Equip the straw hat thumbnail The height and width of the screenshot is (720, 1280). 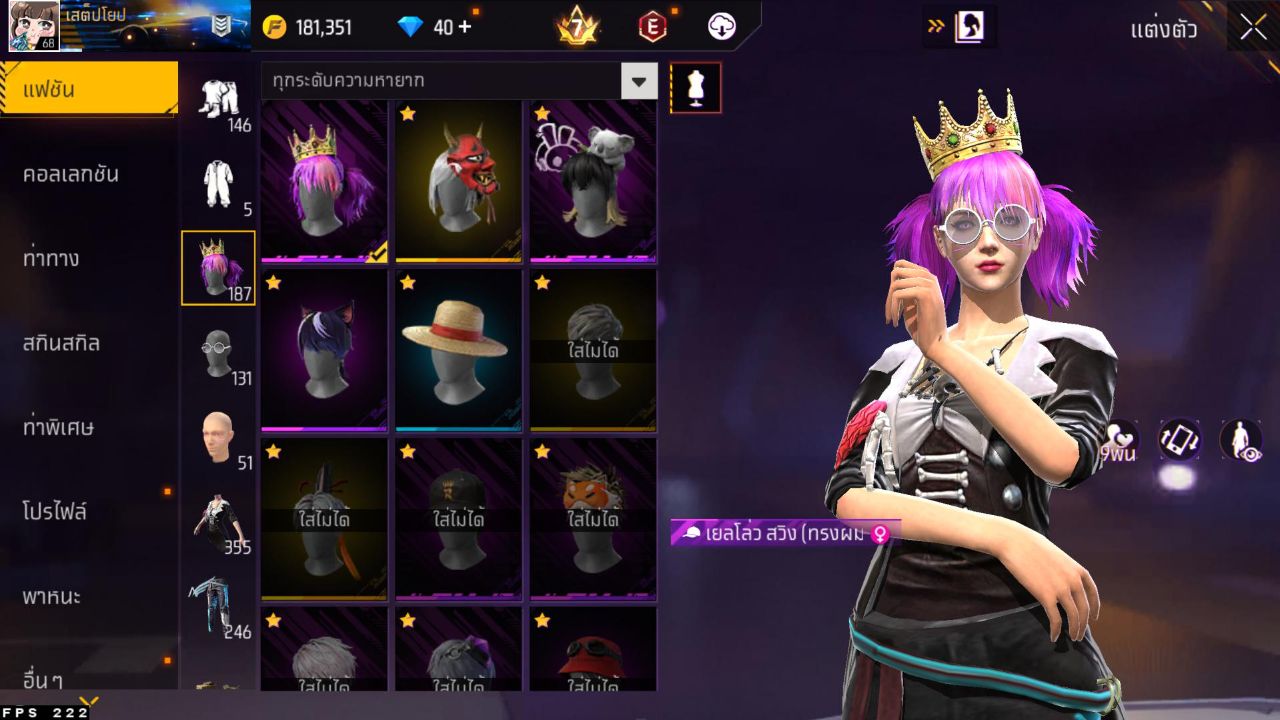[x=458, y=347]
